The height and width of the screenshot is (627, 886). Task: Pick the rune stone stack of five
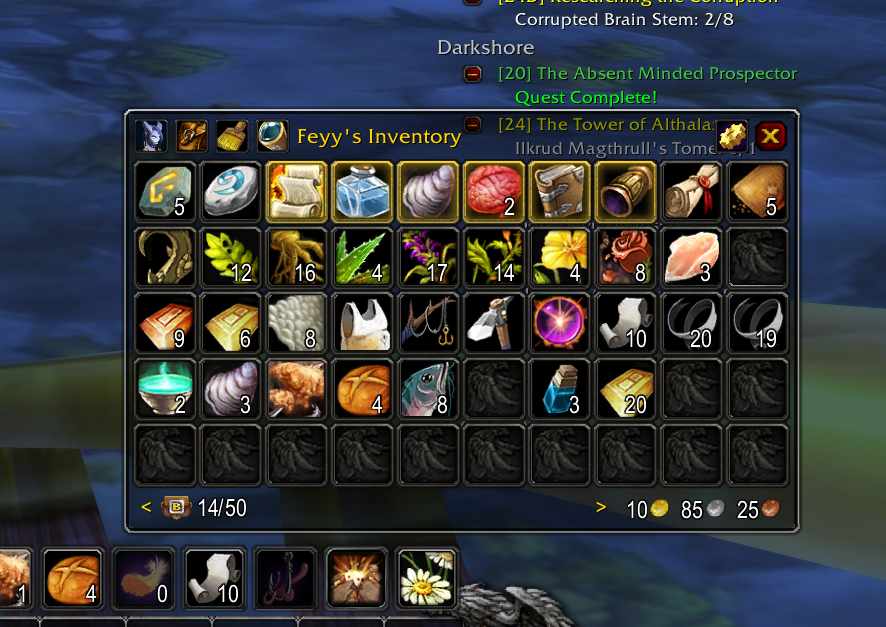point(165,191)
